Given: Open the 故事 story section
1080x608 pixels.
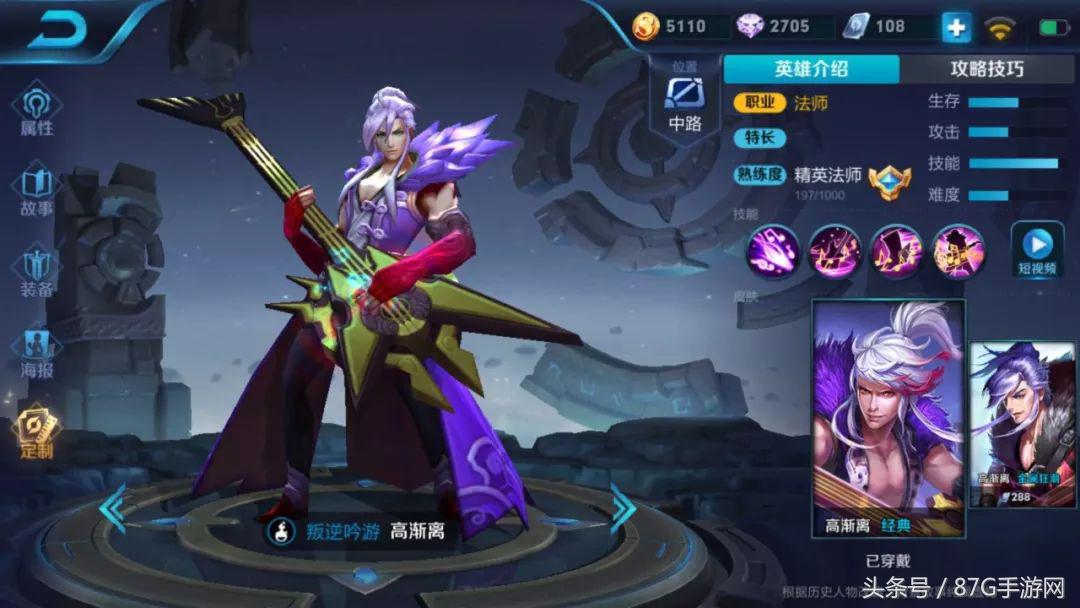Looking at the screenshot, I should 37,193.
